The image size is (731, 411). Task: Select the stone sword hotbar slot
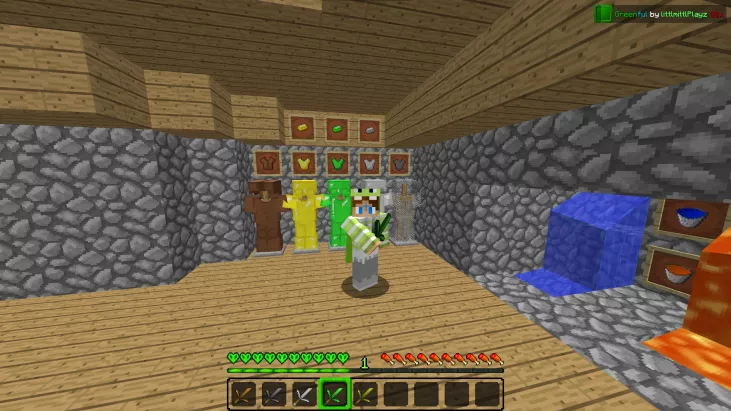click(x=273, y=394)
